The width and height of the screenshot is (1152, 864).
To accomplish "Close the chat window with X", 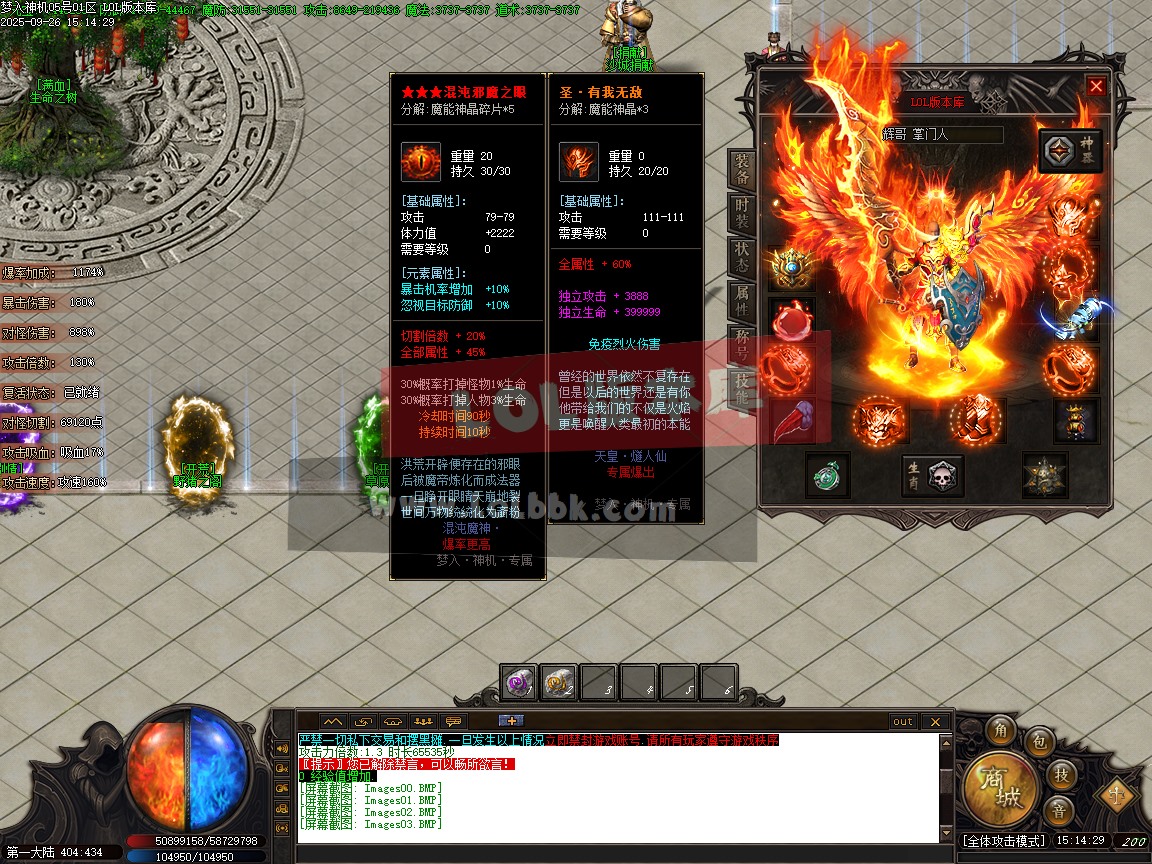I will (935, 721).
